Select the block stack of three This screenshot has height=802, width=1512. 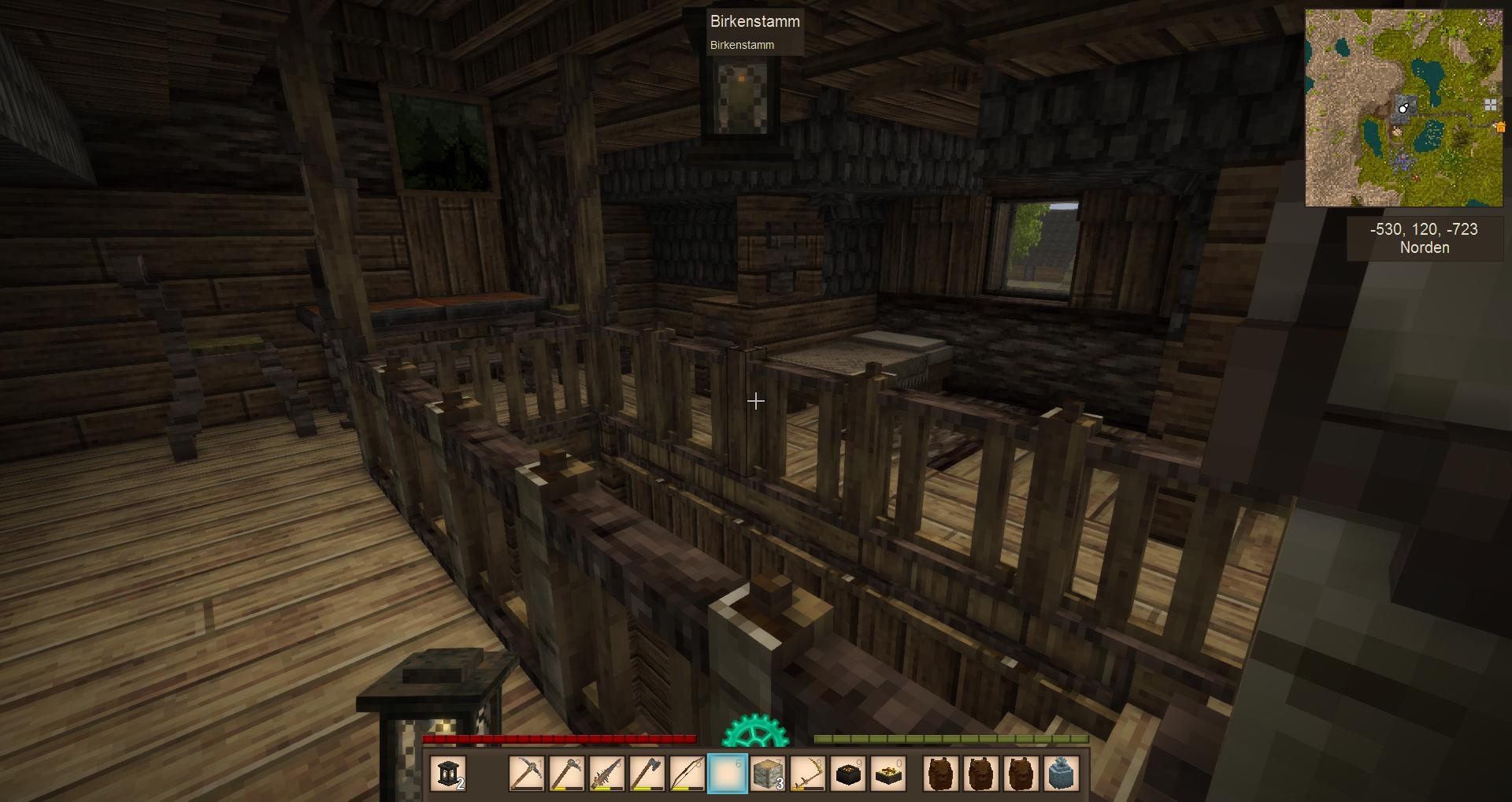(x=768, y=774)
